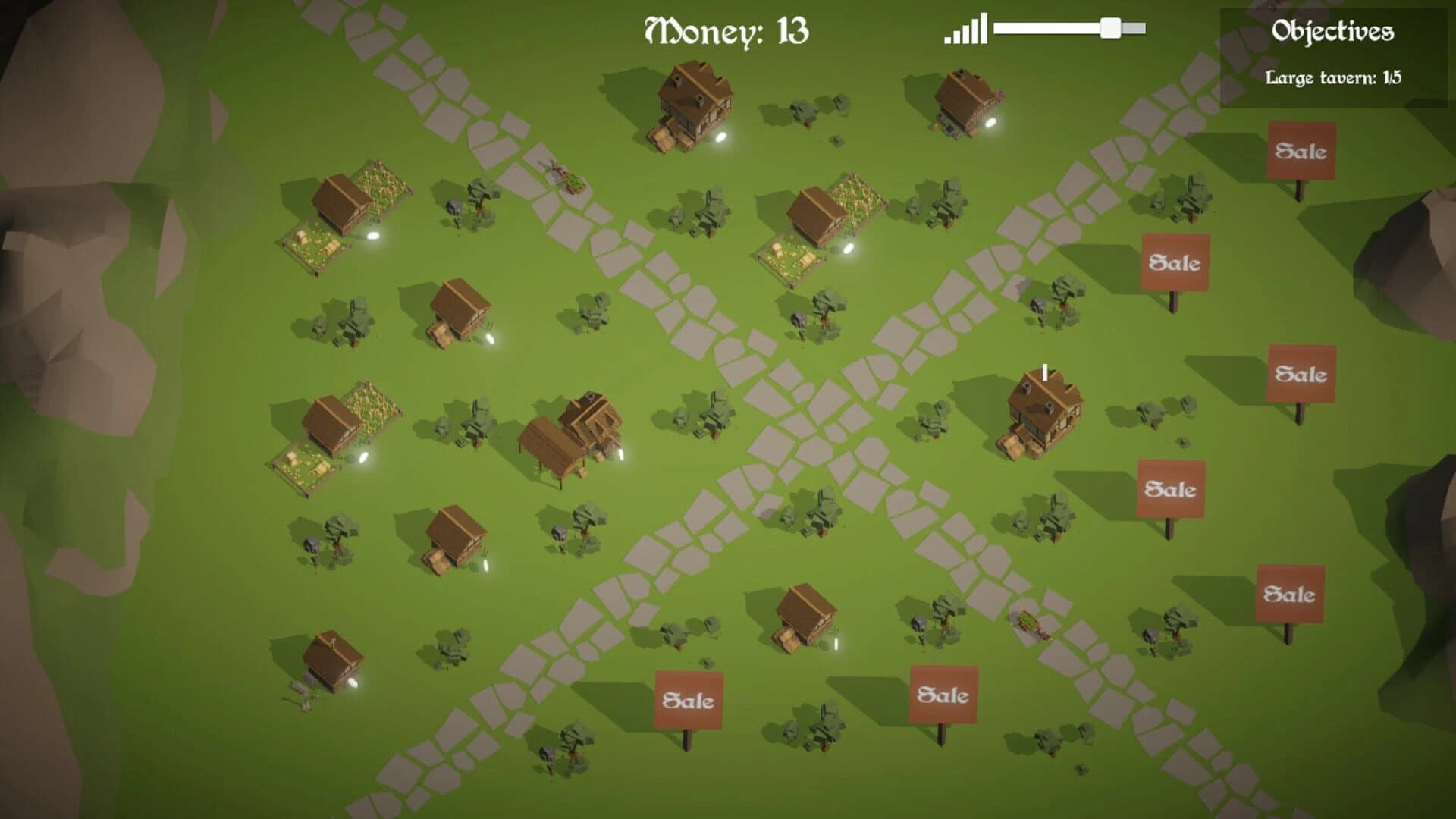Click the Sale sign second from the top right
Viewport: 1456px width, 819px height.
(x=1175, y=263)
